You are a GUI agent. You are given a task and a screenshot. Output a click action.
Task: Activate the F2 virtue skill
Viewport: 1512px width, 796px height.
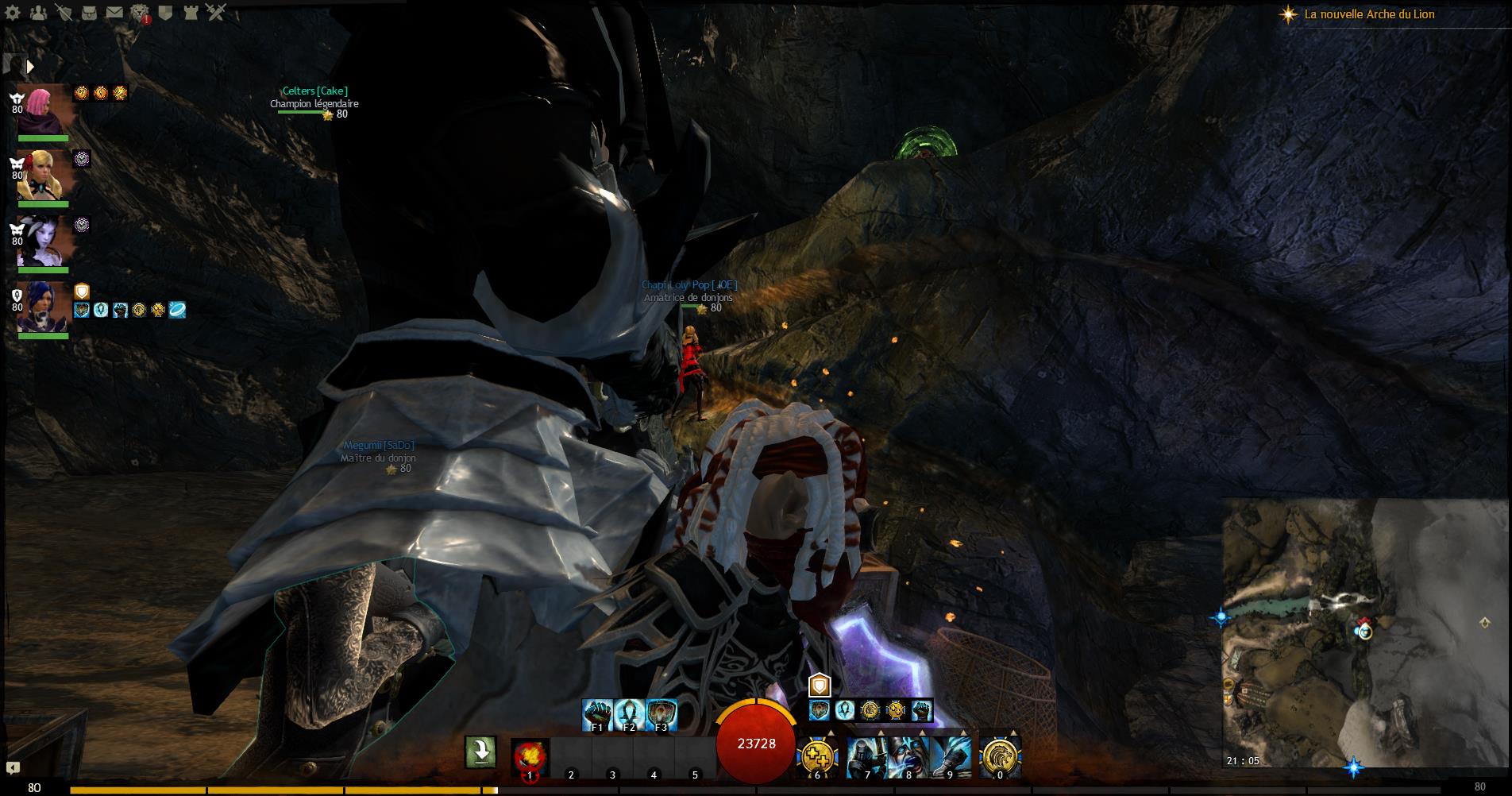coord(629,713)
